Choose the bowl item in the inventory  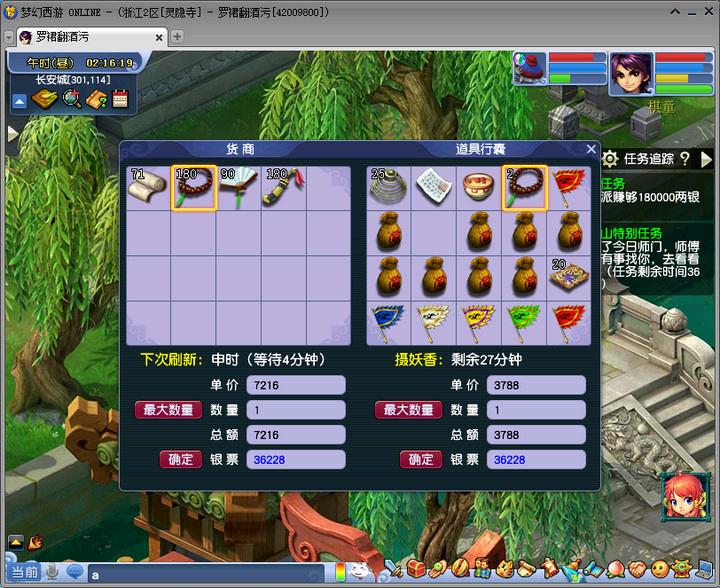479,188
